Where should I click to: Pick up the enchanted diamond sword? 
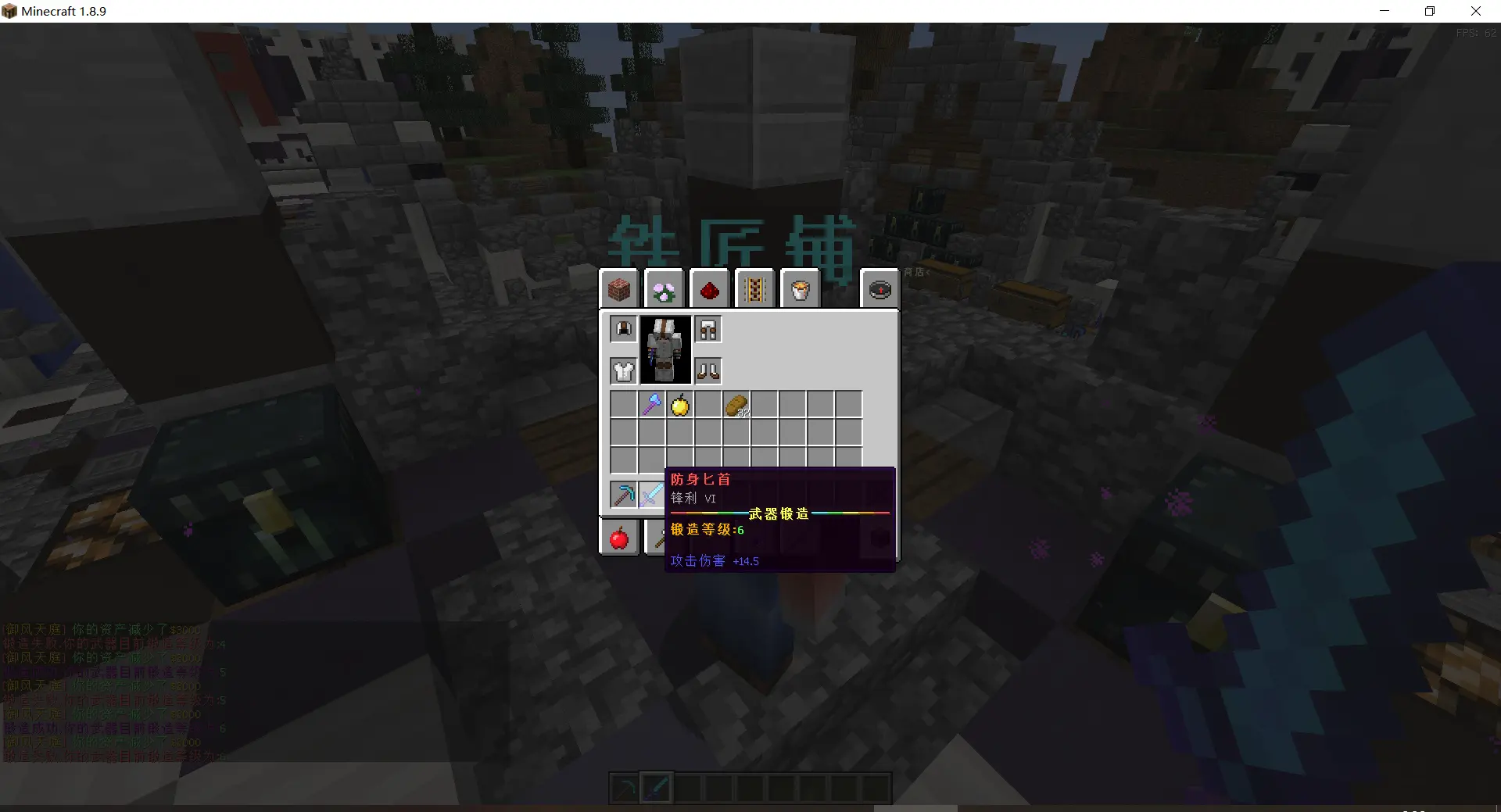tap(650, 495)
